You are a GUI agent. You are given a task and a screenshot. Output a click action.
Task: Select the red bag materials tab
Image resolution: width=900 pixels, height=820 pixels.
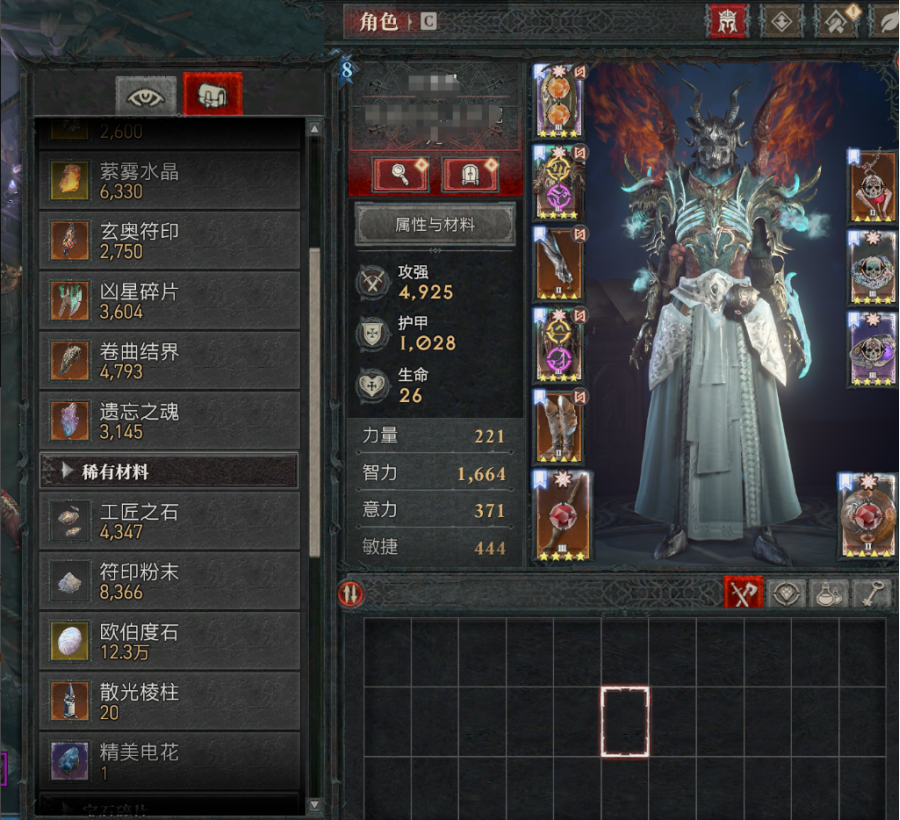(212, 95)
